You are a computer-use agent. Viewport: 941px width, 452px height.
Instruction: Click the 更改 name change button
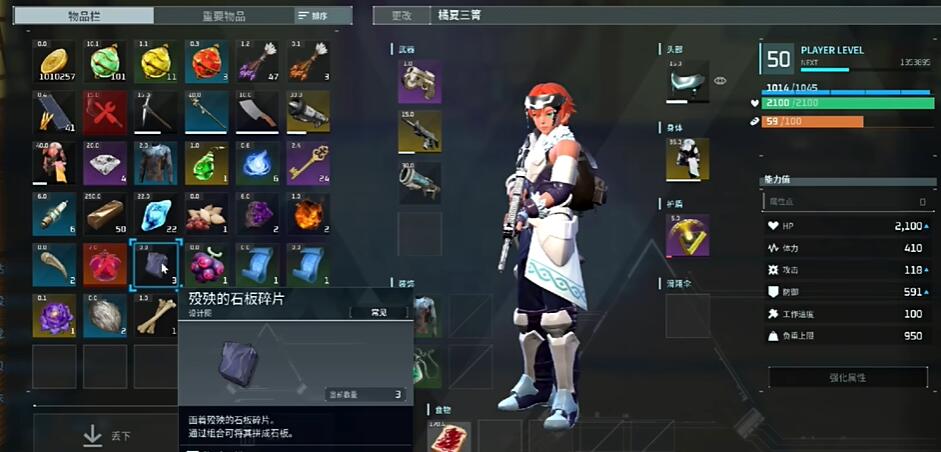pos(401,16)
